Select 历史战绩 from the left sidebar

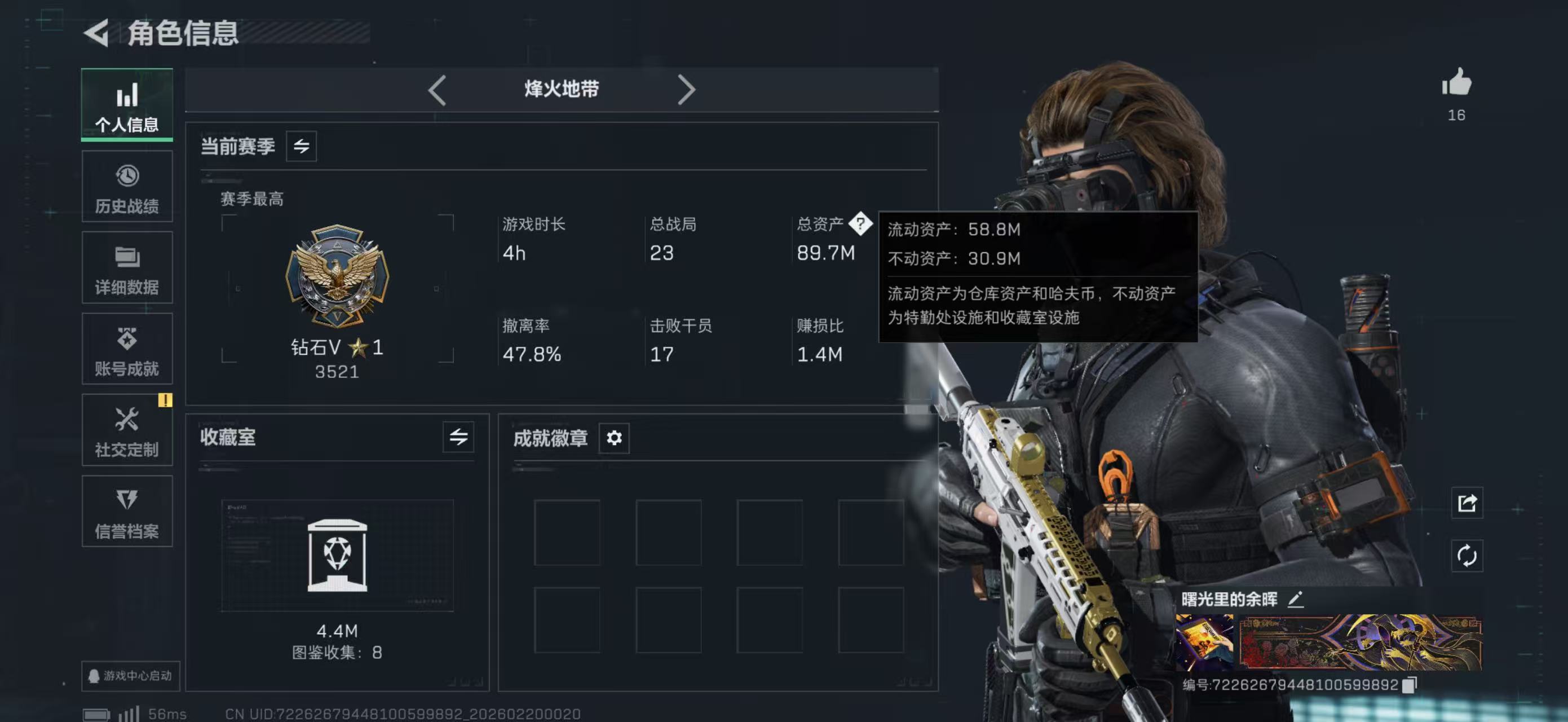[127, 186]
